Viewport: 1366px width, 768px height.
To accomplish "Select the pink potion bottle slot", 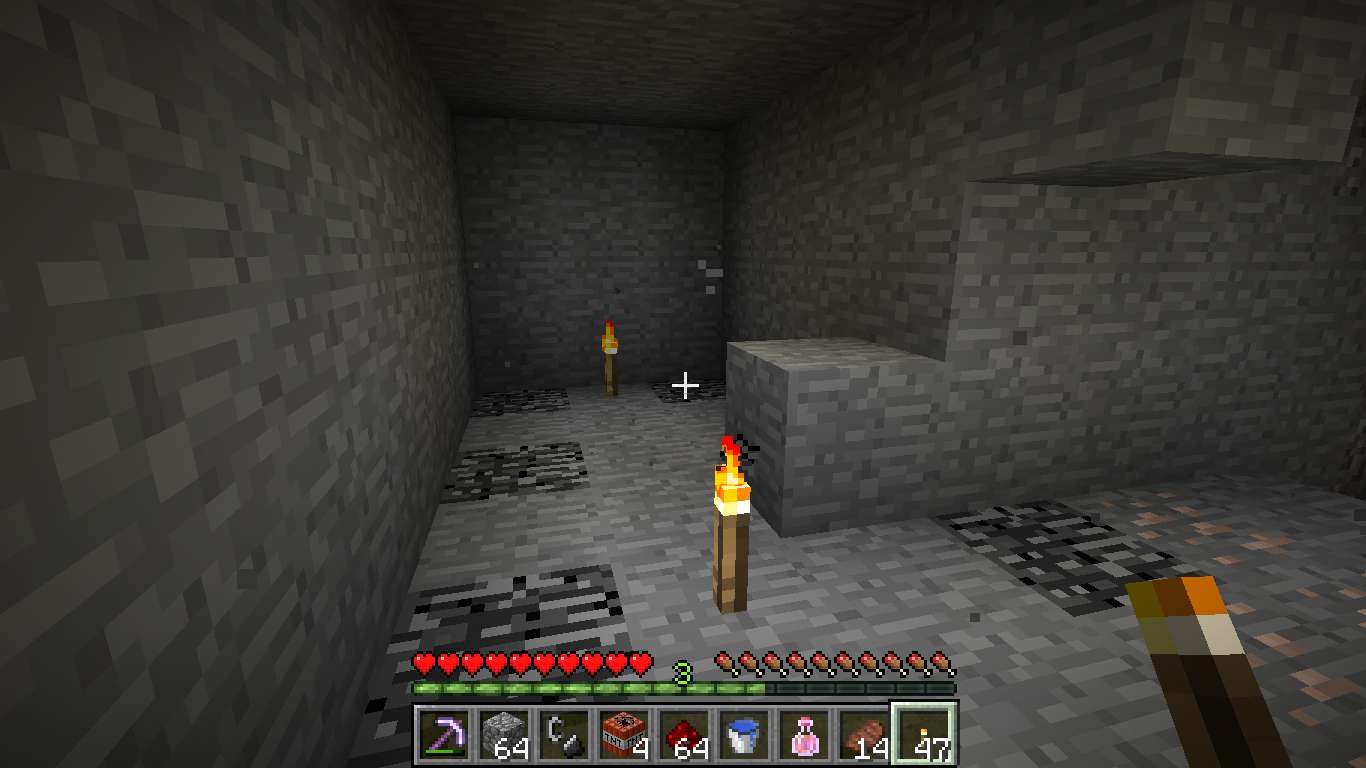I will (x=804, y=735).
